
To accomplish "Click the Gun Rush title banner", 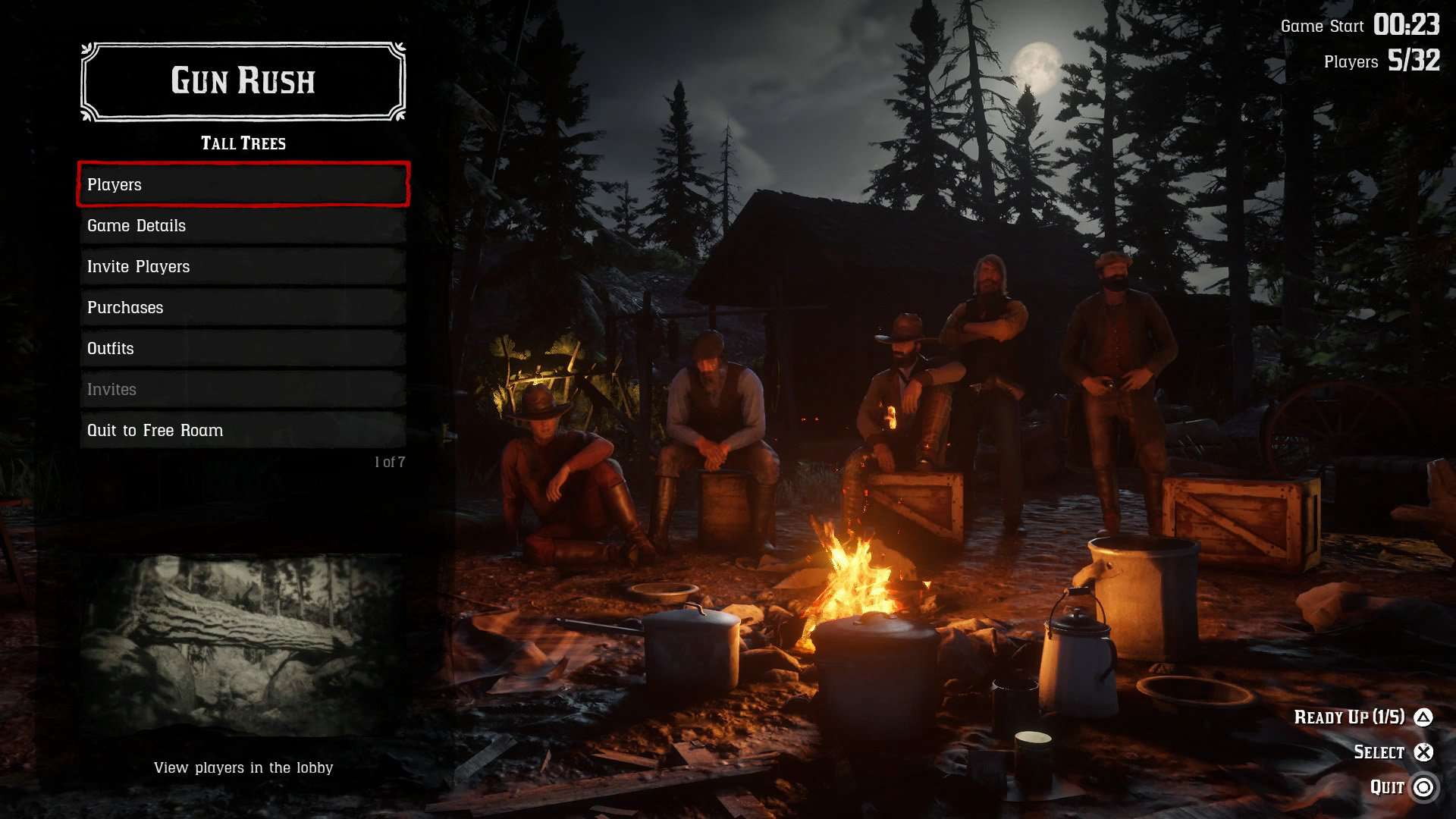I will coord(242,81).
